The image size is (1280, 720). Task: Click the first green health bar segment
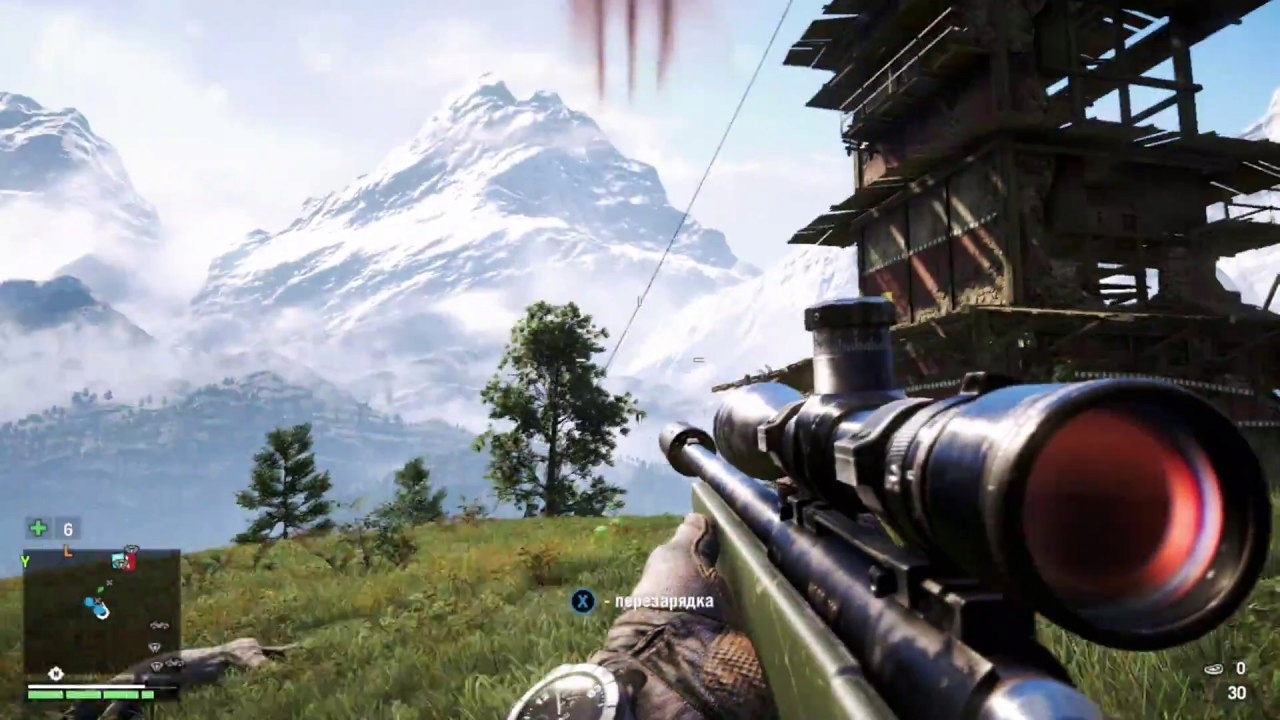tap(44, 695)
